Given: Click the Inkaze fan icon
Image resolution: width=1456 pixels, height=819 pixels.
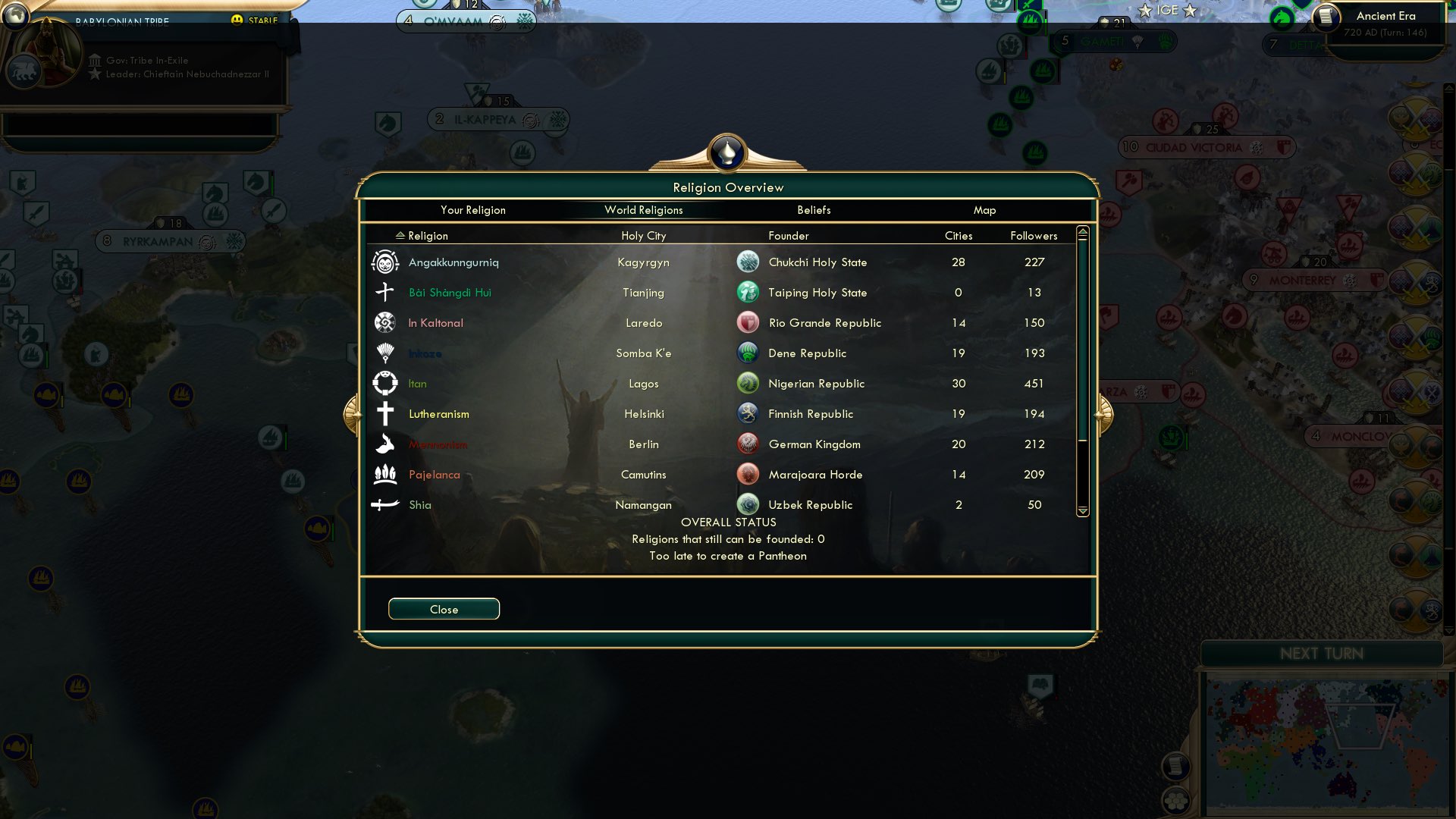Looking at the screenshot, I should click(x=385, y=353).
